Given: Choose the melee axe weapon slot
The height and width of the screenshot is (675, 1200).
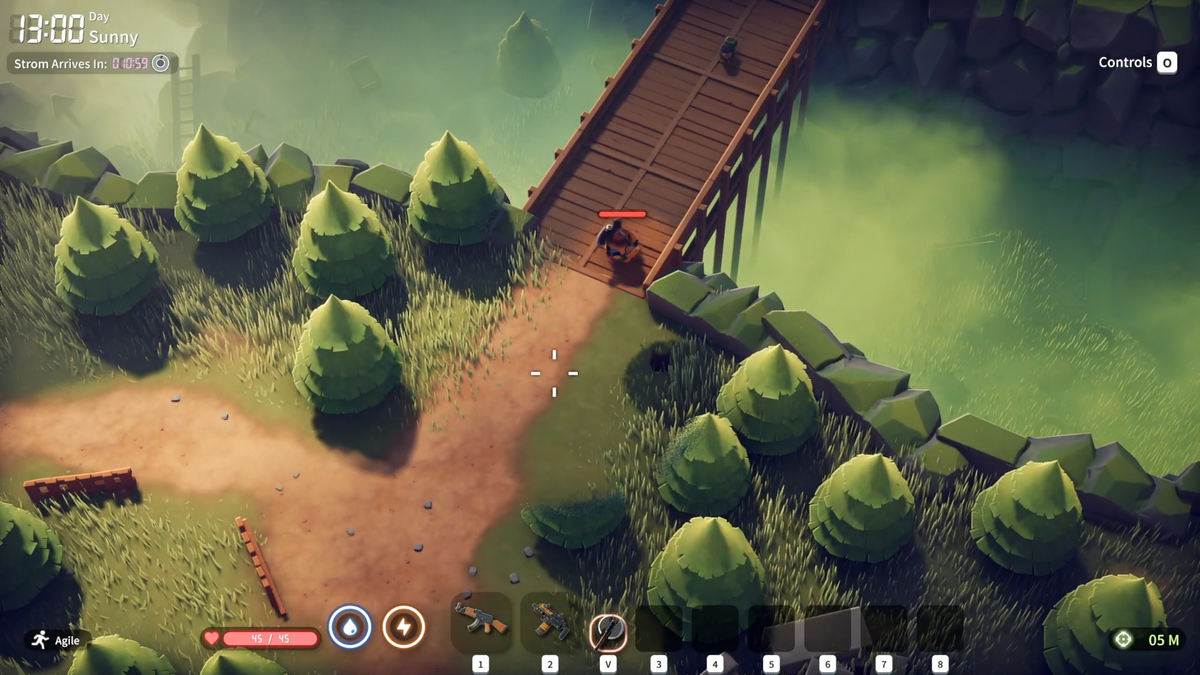Looking at the screenshot, I should (x=607, y=630).
